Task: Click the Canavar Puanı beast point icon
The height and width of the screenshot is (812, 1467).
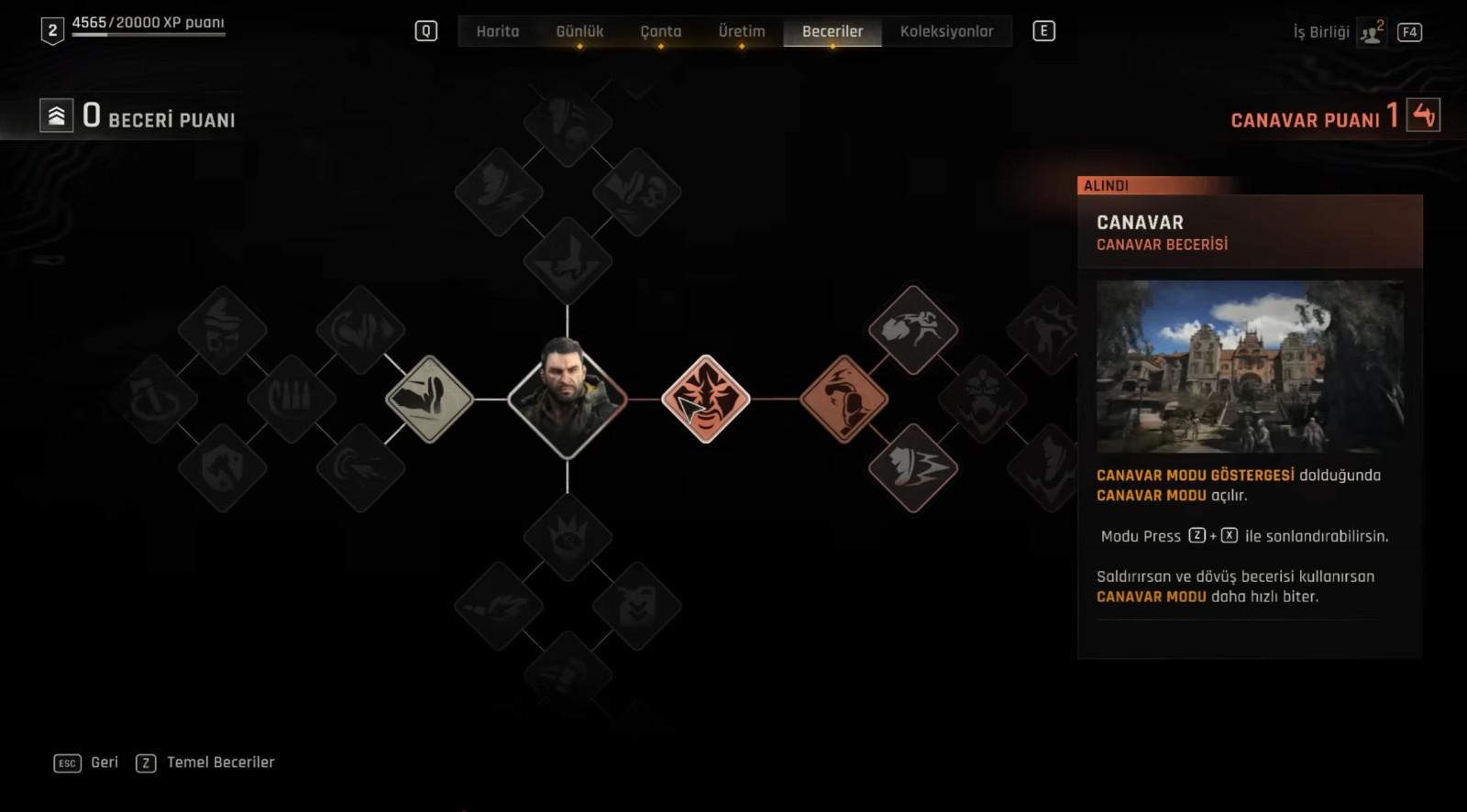Action: pyautogui.click(x=1423, y=115)
